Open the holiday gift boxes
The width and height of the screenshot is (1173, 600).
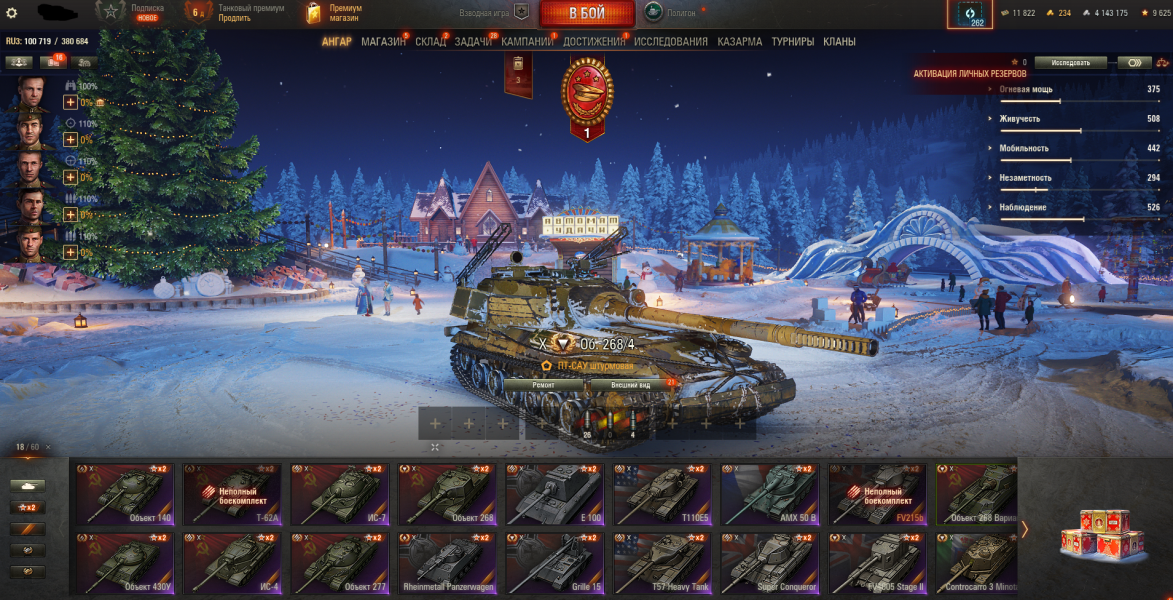click(1096, 532)
